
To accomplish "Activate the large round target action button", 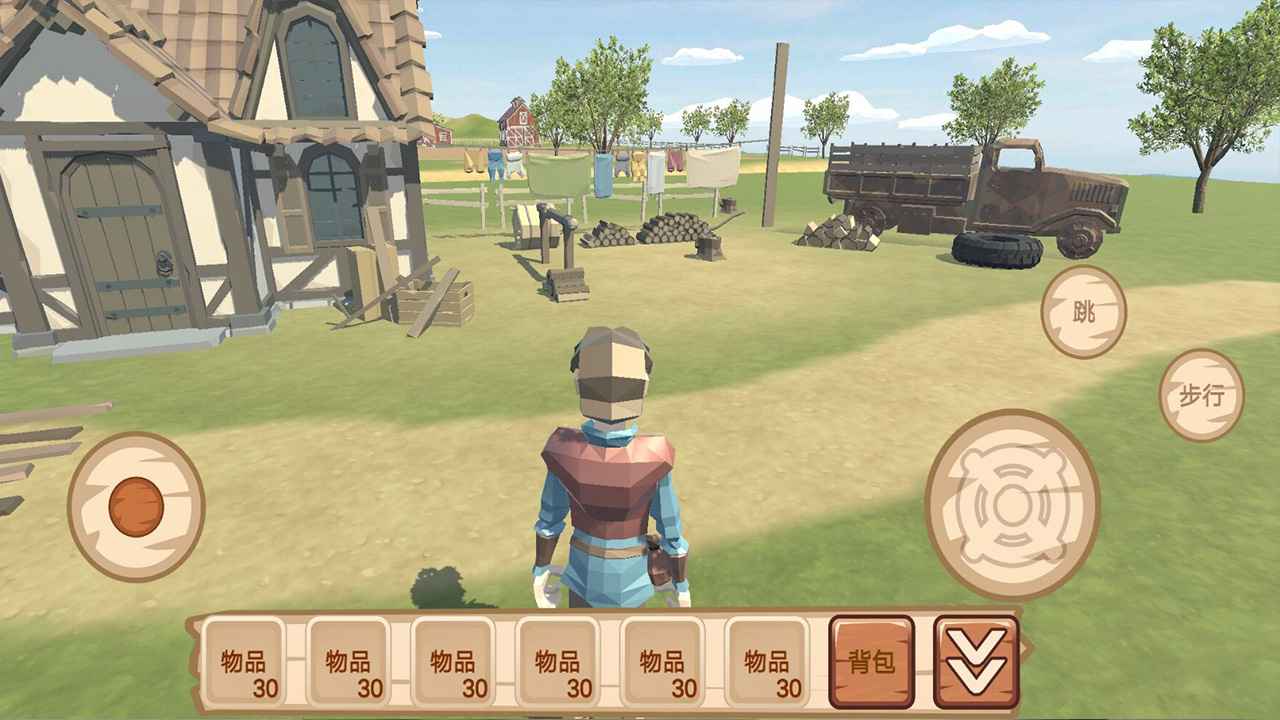I will (x=1012, y=505).
